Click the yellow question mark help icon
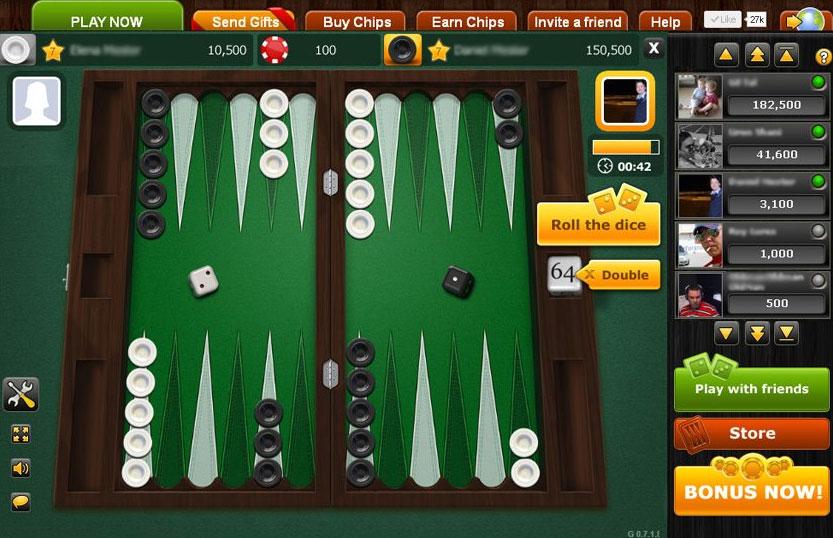833x538 pixels. pos(824,56)
